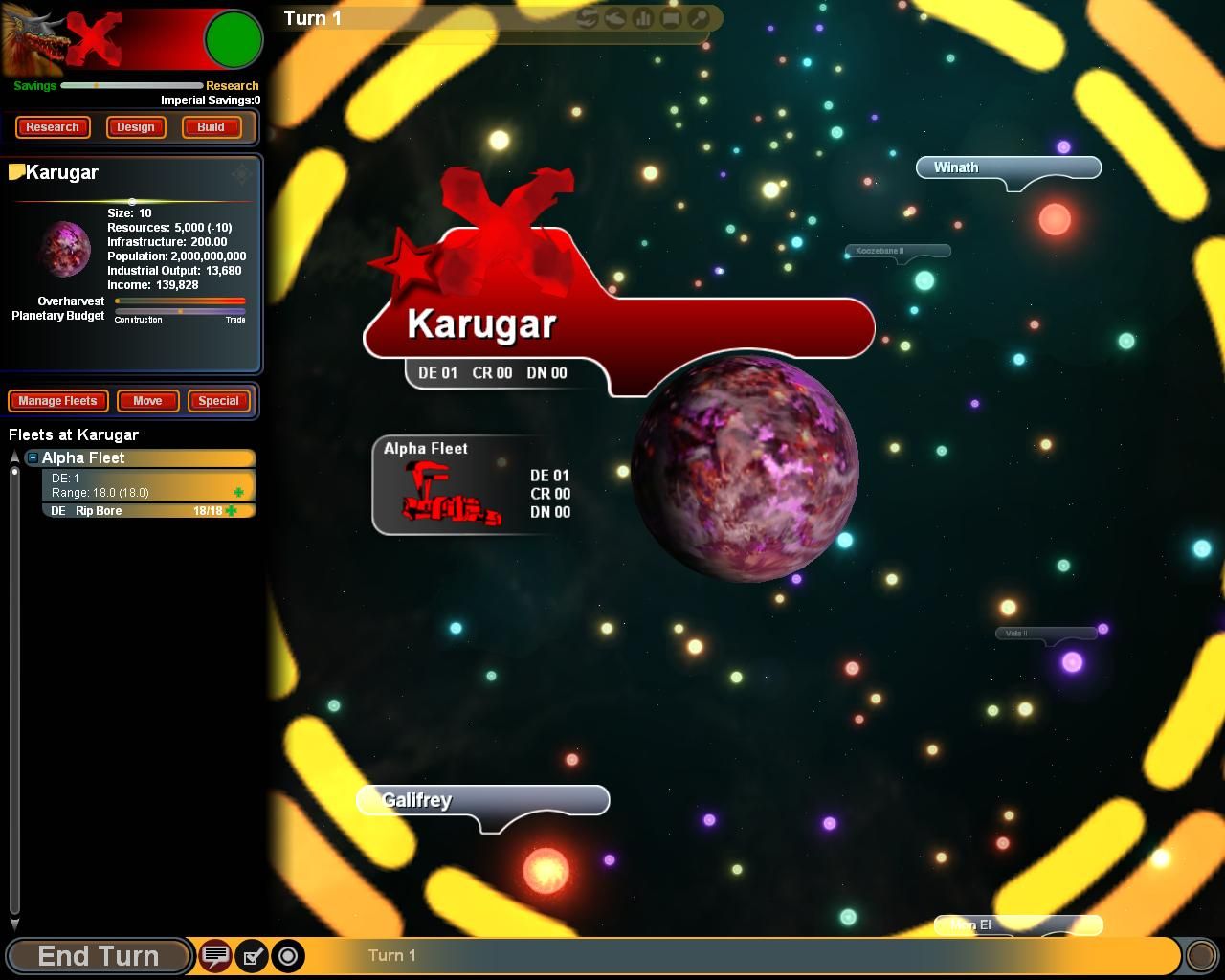Image resolution: width=1225 pixels, height=980 pixels.
Task: Open the Research screen
Action: [53, 127]
